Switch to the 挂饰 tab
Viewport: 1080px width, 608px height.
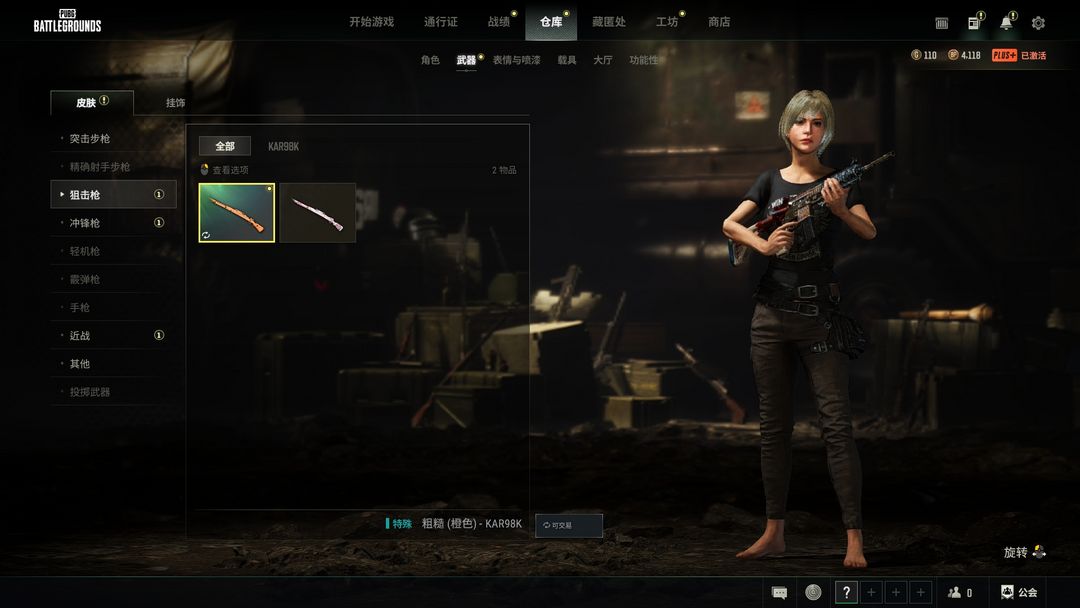(175, 103)
